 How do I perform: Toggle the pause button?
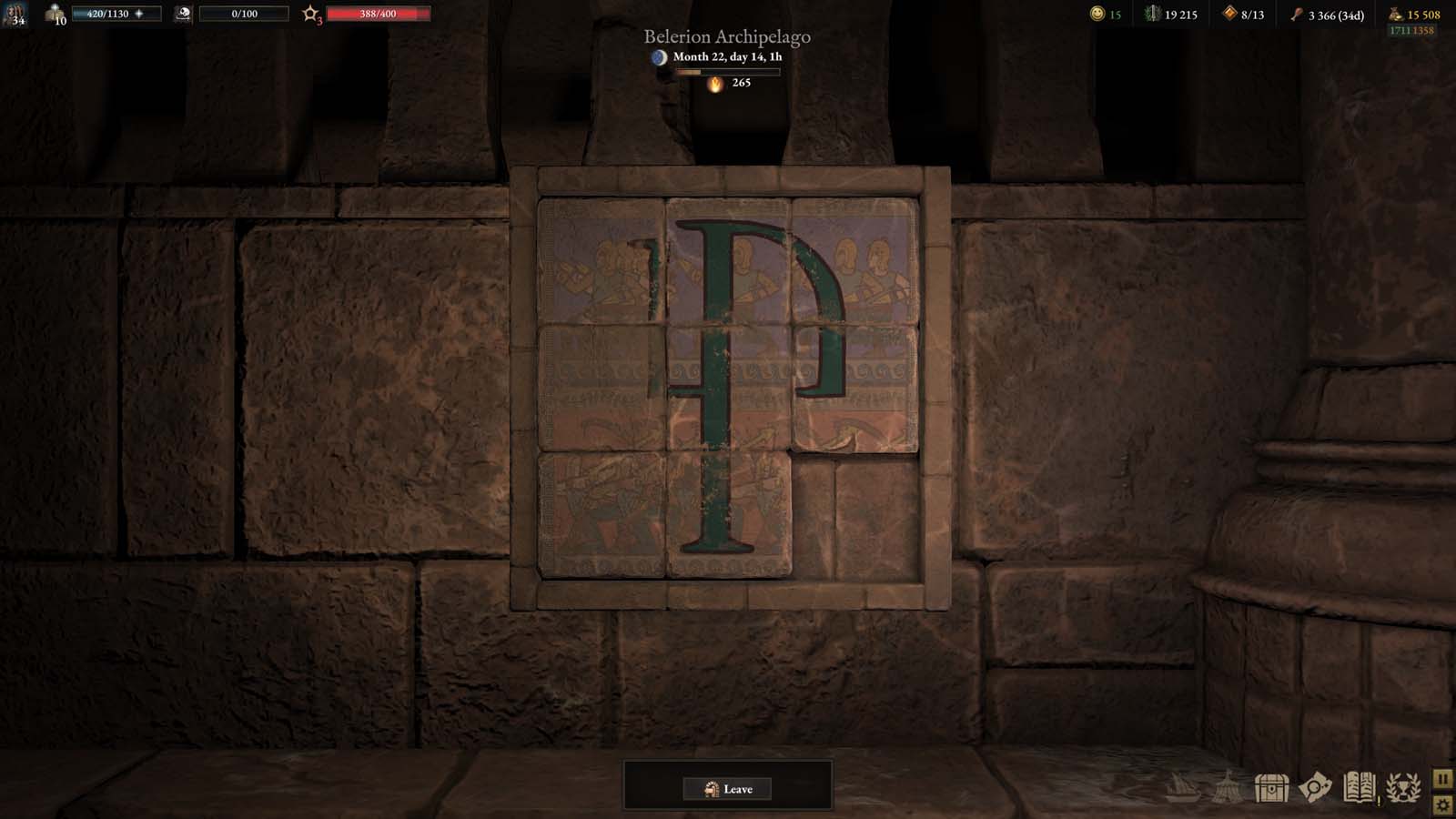point(1442,778)
